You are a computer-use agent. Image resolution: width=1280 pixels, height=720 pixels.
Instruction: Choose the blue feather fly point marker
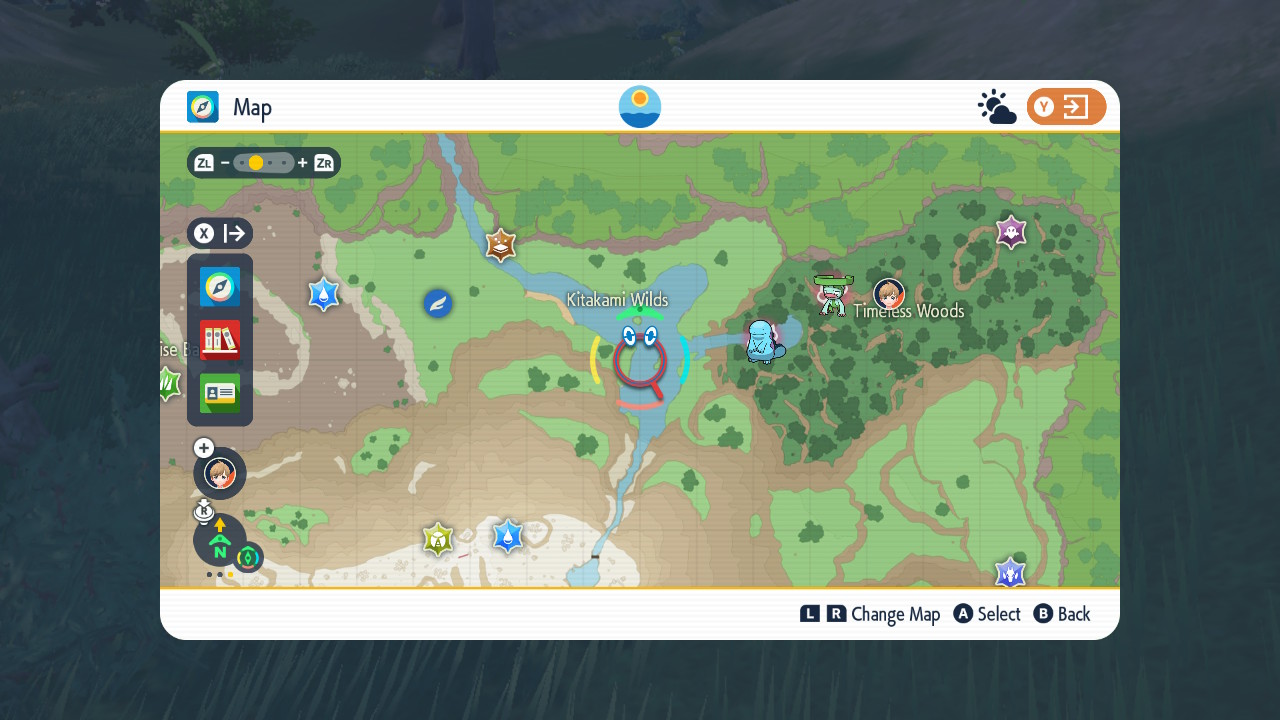click(437, 303)
